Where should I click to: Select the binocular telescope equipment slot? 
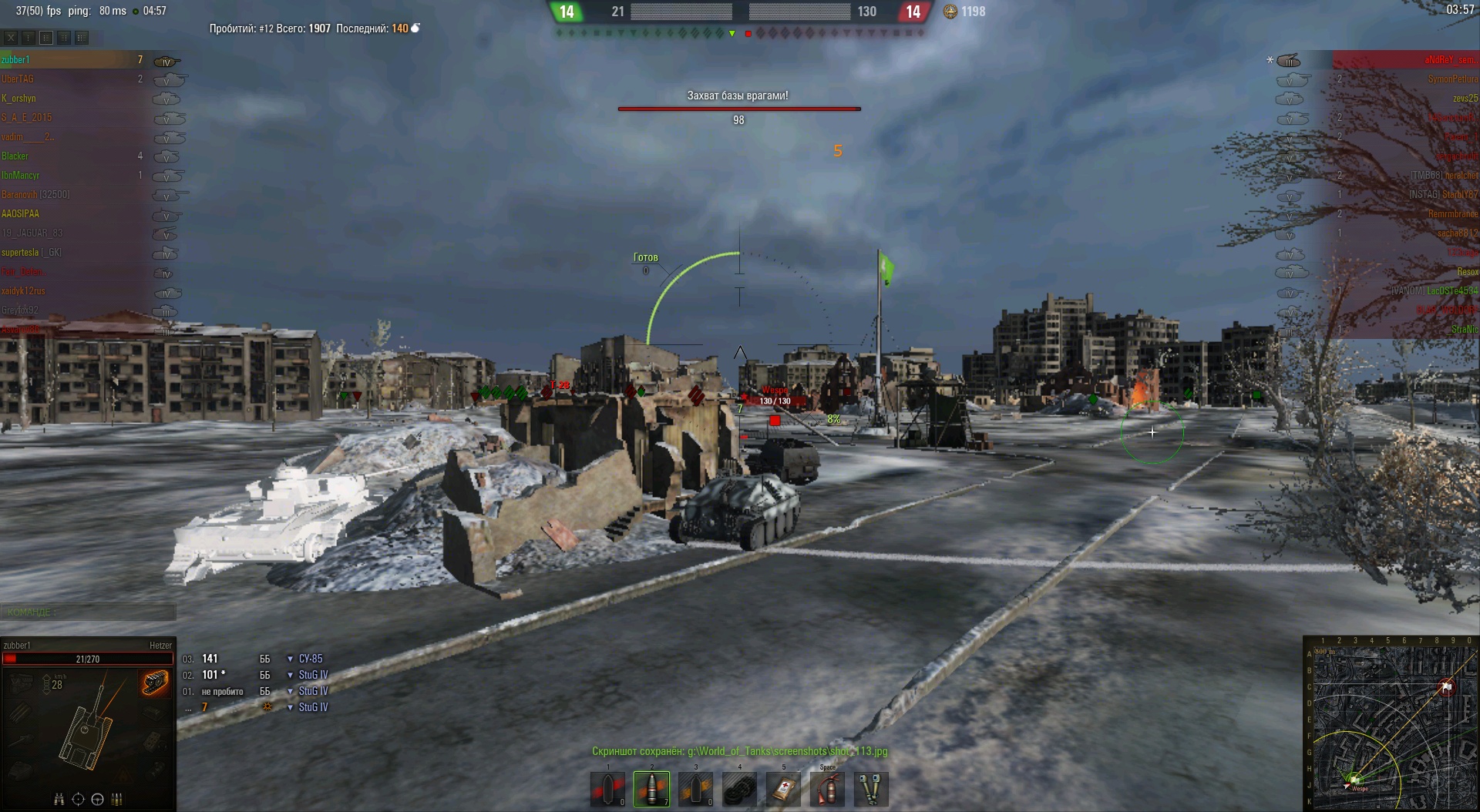tap(871, 789)
